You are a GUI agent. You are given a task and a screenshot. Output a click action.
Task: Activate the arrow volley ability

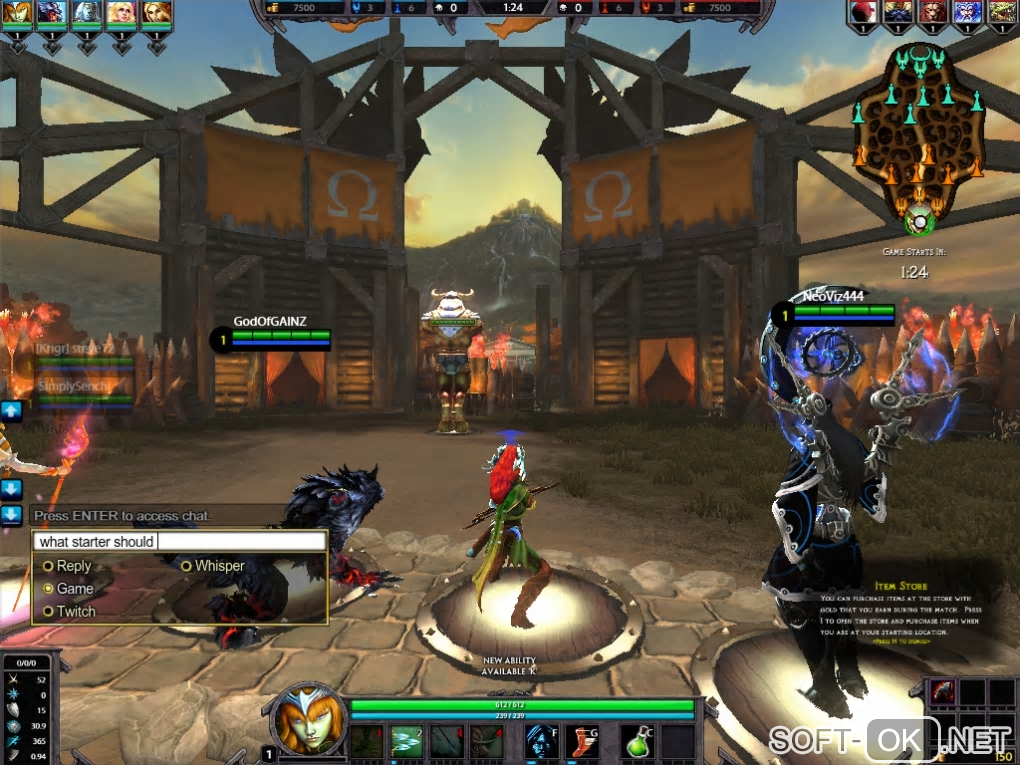click(x=407, y=742)
